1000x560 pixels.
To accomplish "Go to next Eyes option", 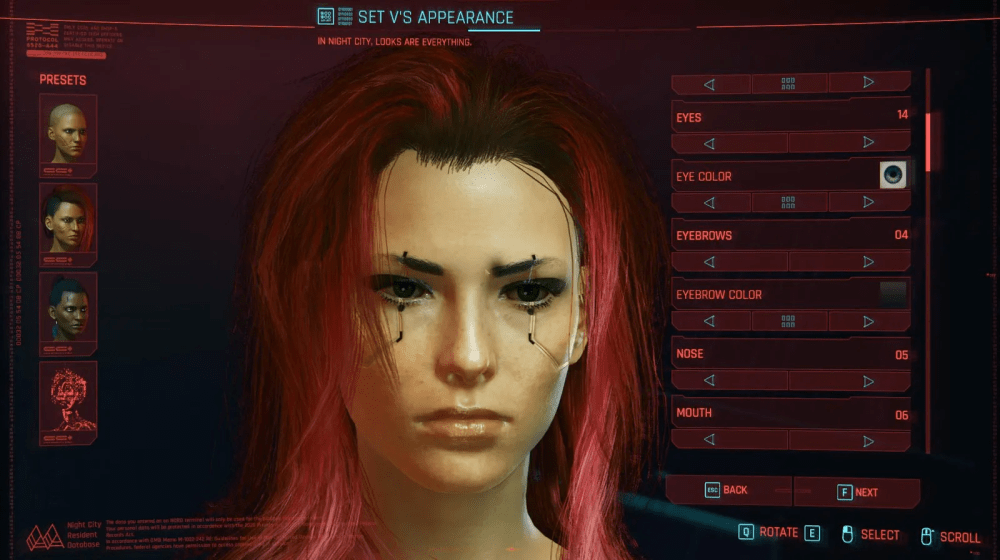I will click(868, 143).
